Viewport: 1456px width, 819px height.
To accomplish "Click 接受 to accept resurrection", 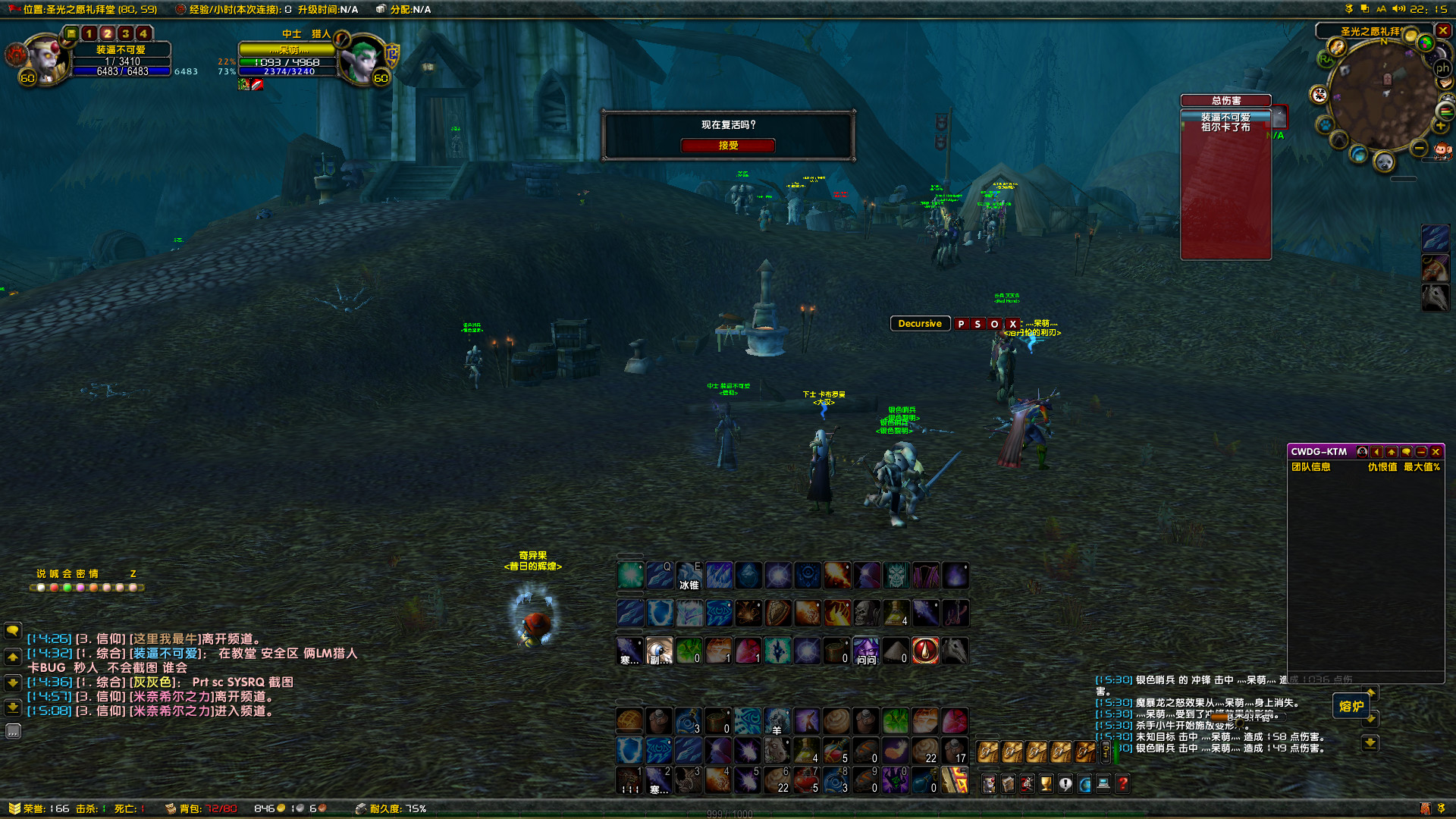I will 728,146.
